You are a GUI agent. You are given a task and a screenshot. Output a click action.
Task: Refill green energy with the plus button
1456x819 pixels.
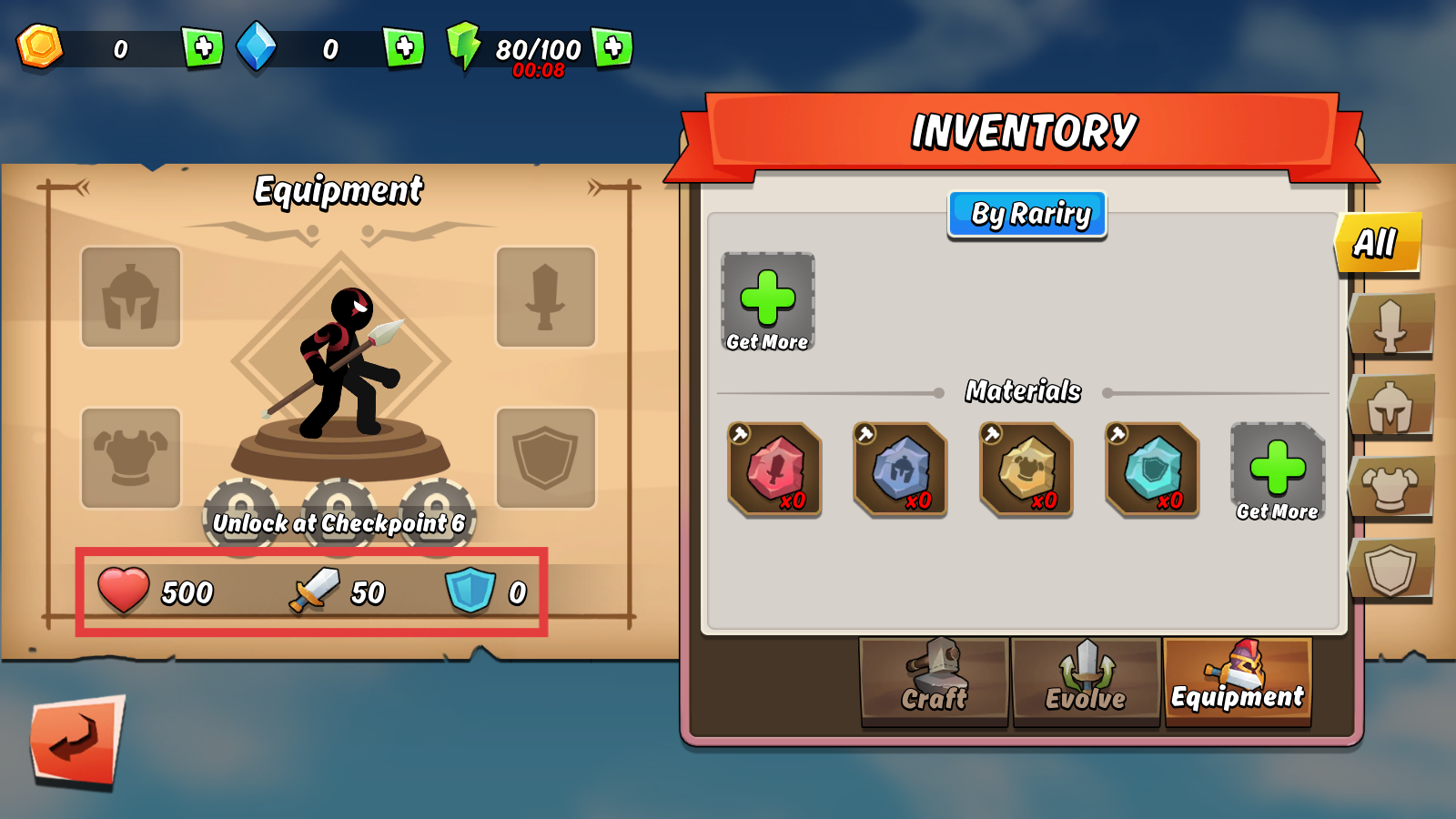pyautogui.click(x=612, y=47)
